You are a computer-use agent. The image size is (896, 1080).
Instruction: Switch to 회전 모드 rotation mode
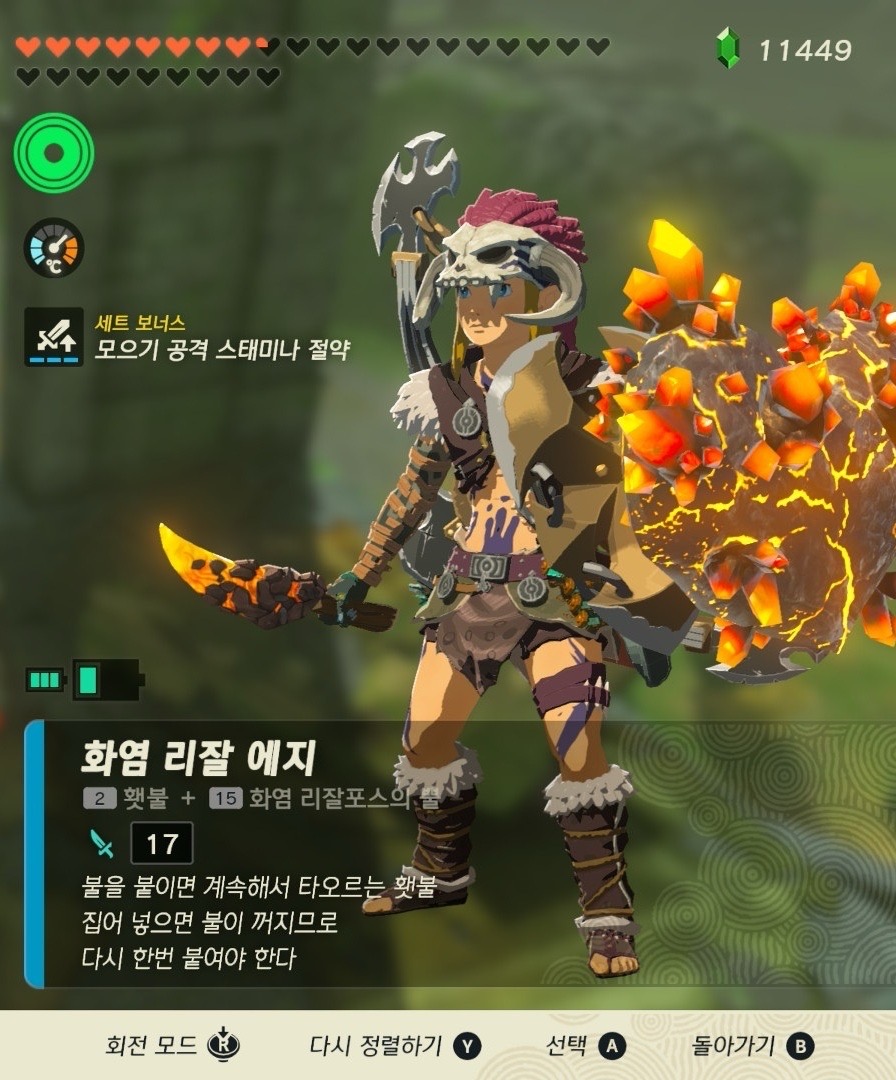(173, 1046)
